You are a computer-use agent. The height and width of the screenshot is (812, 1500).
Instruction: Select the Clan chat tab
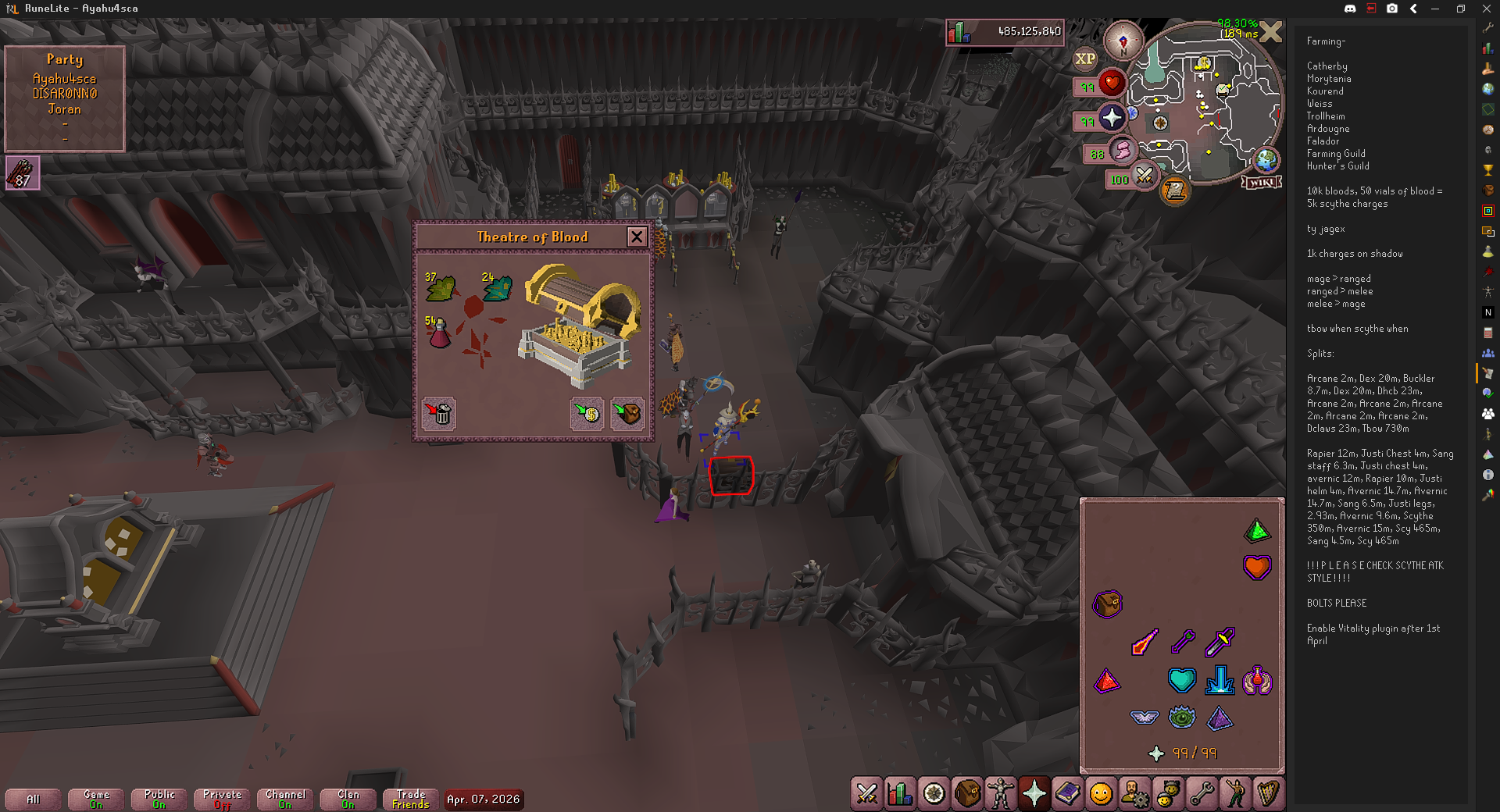348,799
